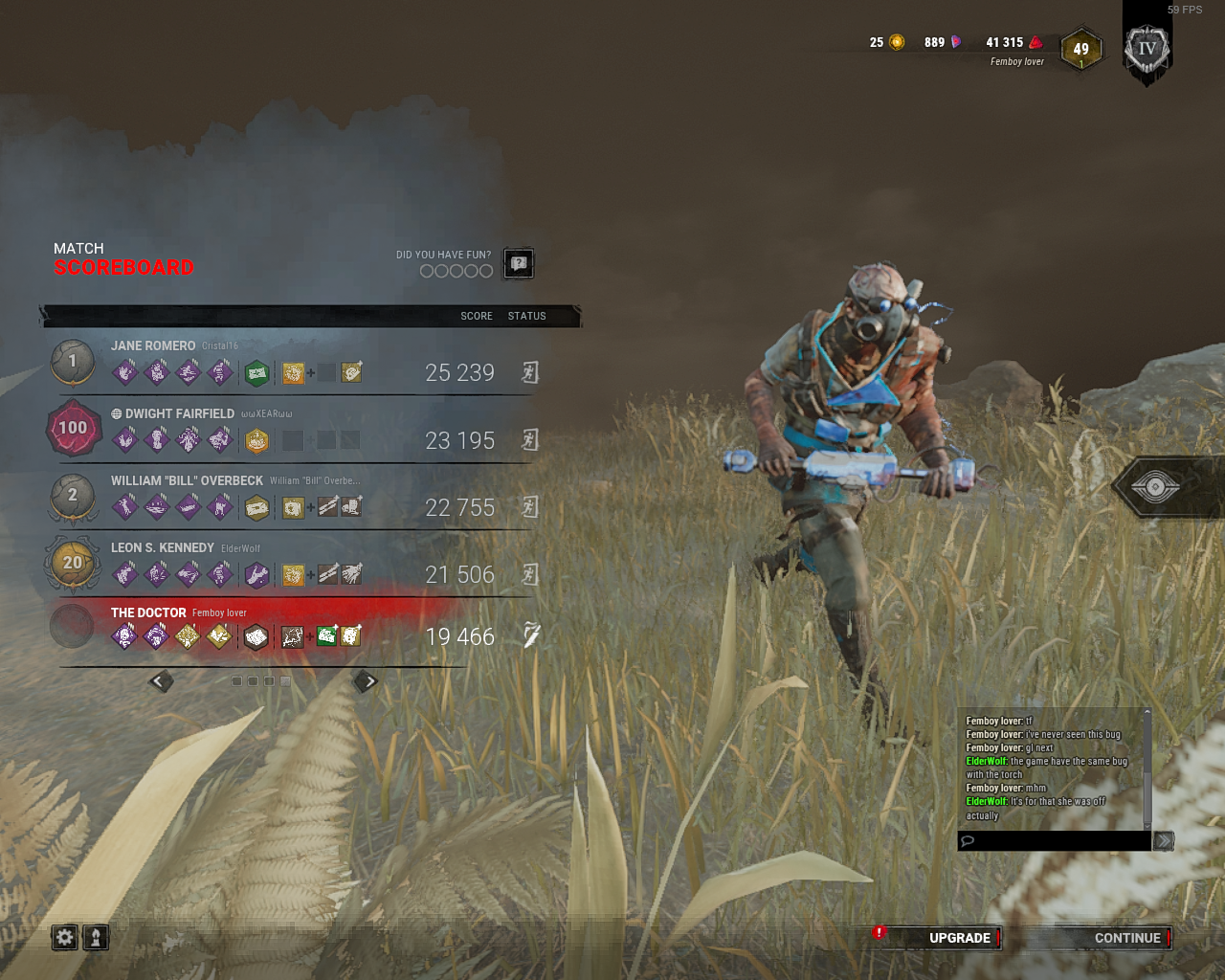This screenshot has height=980, width=1225.
Task: Click the player report icon beside the settings gear
Action: 97,938
